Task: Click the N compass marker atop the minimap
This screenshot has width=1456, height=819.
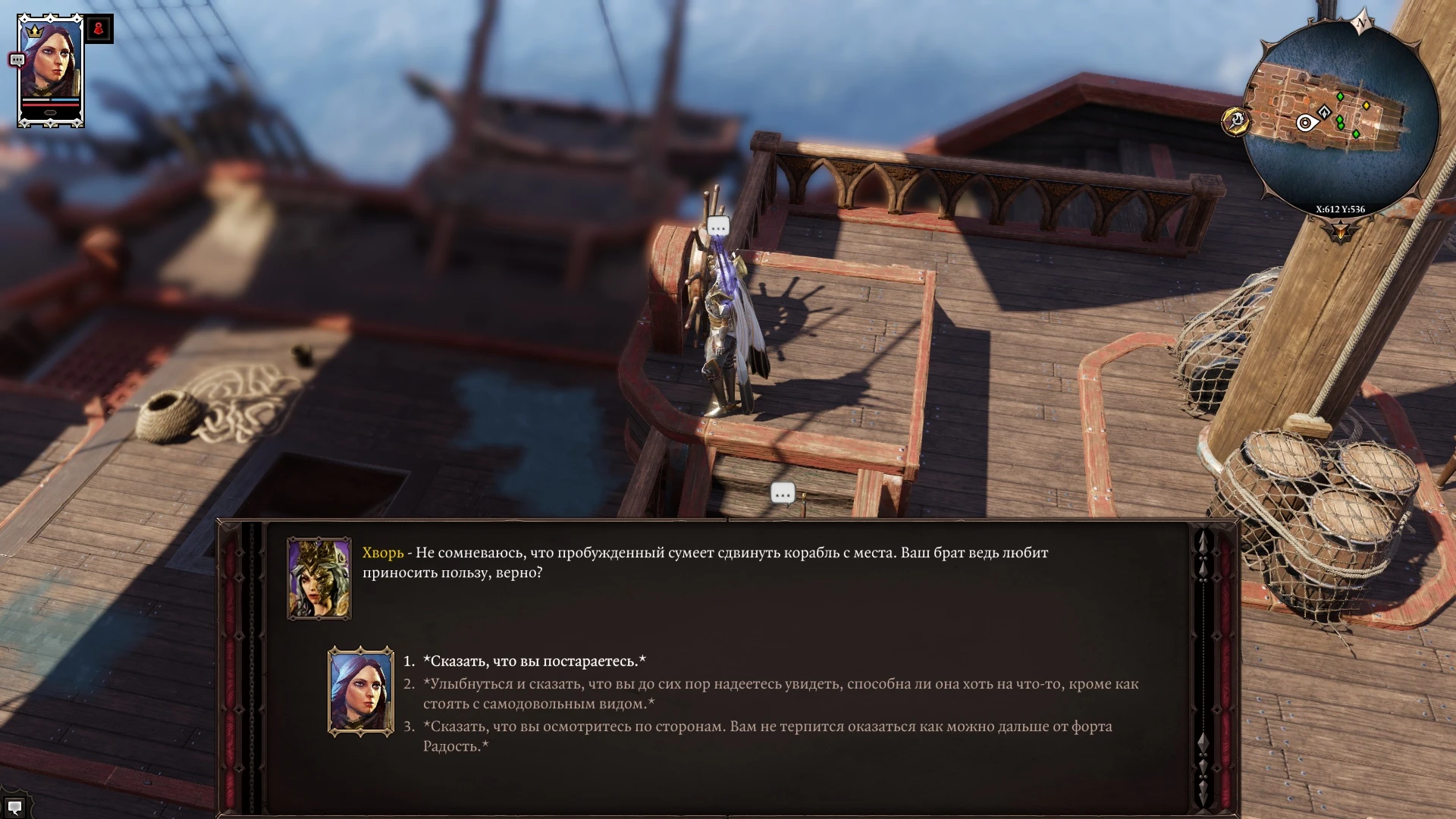Action: tap(1361, 22)
